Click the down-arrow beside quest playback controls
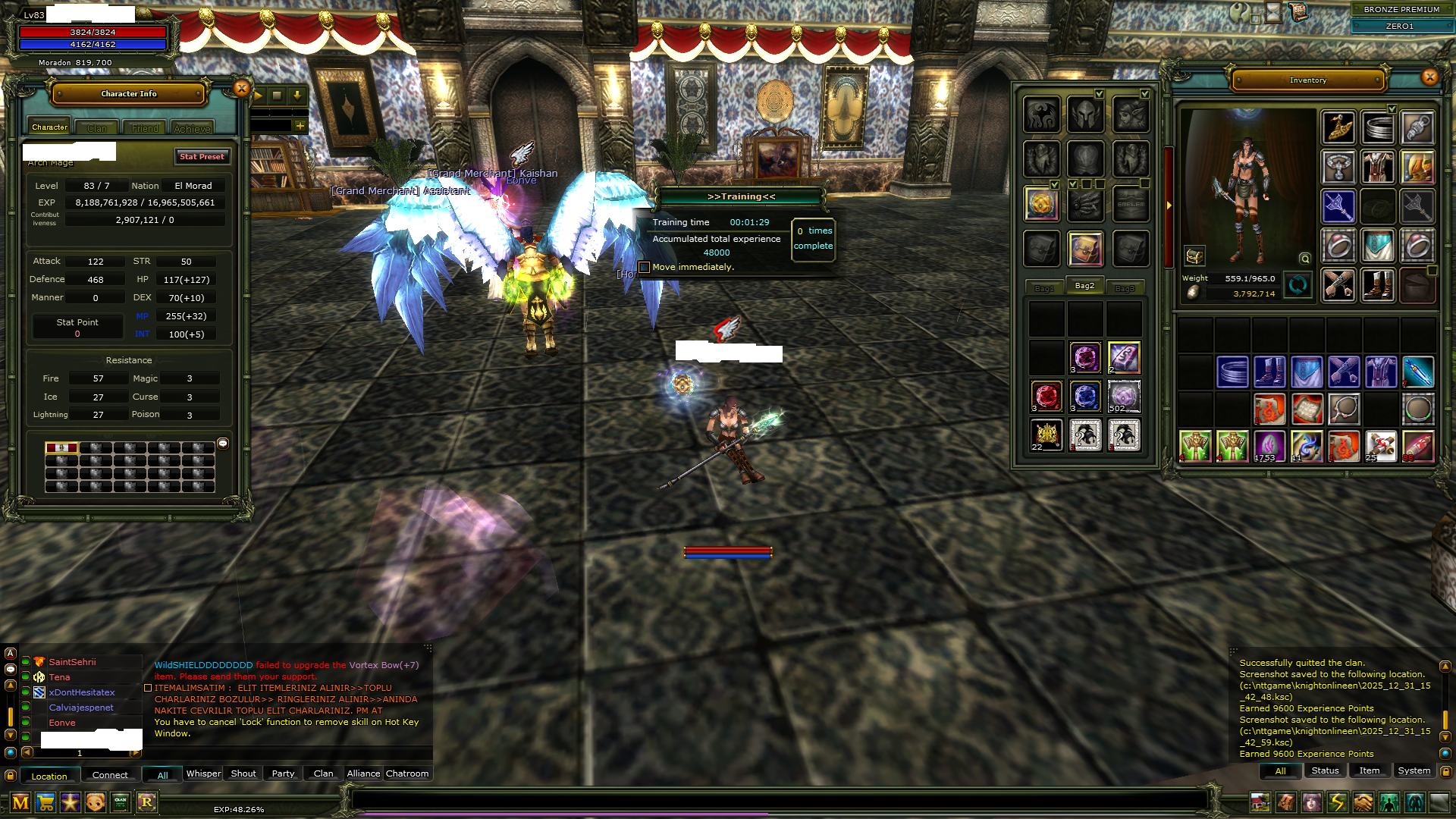Screen dimensions: 1456x819 point(296,97)
